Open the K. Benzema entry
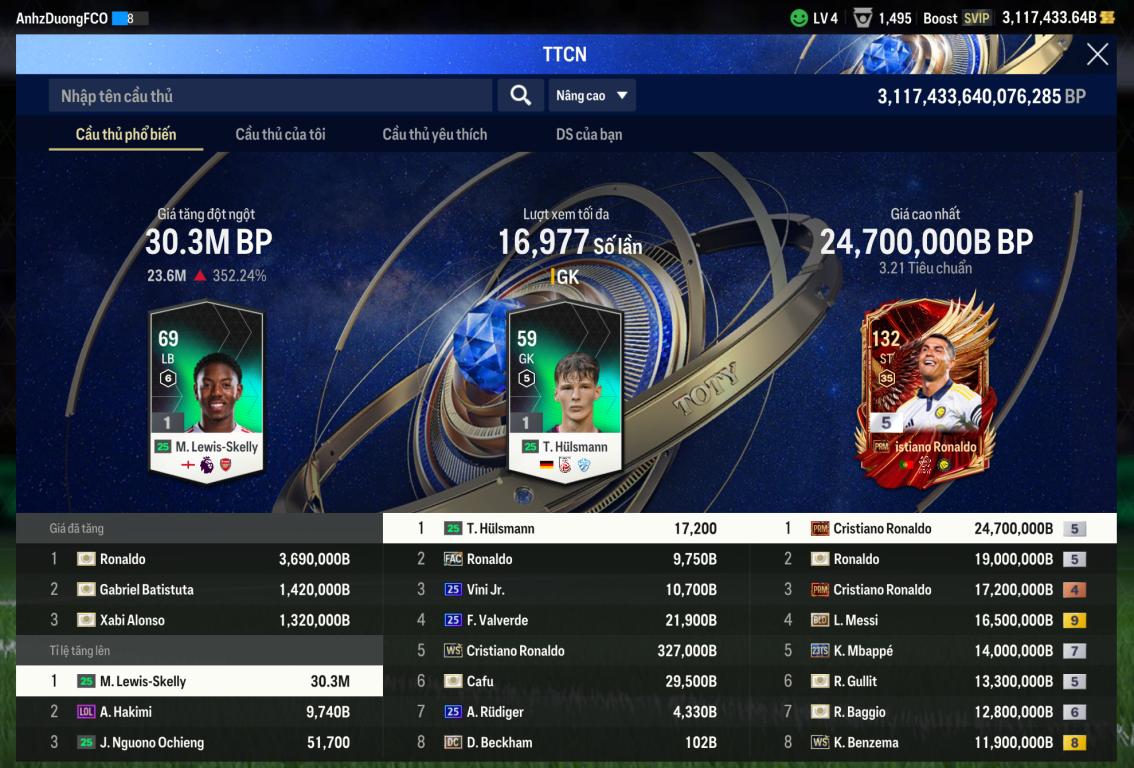The image size is (1134, 768). [x=932, y=742]
